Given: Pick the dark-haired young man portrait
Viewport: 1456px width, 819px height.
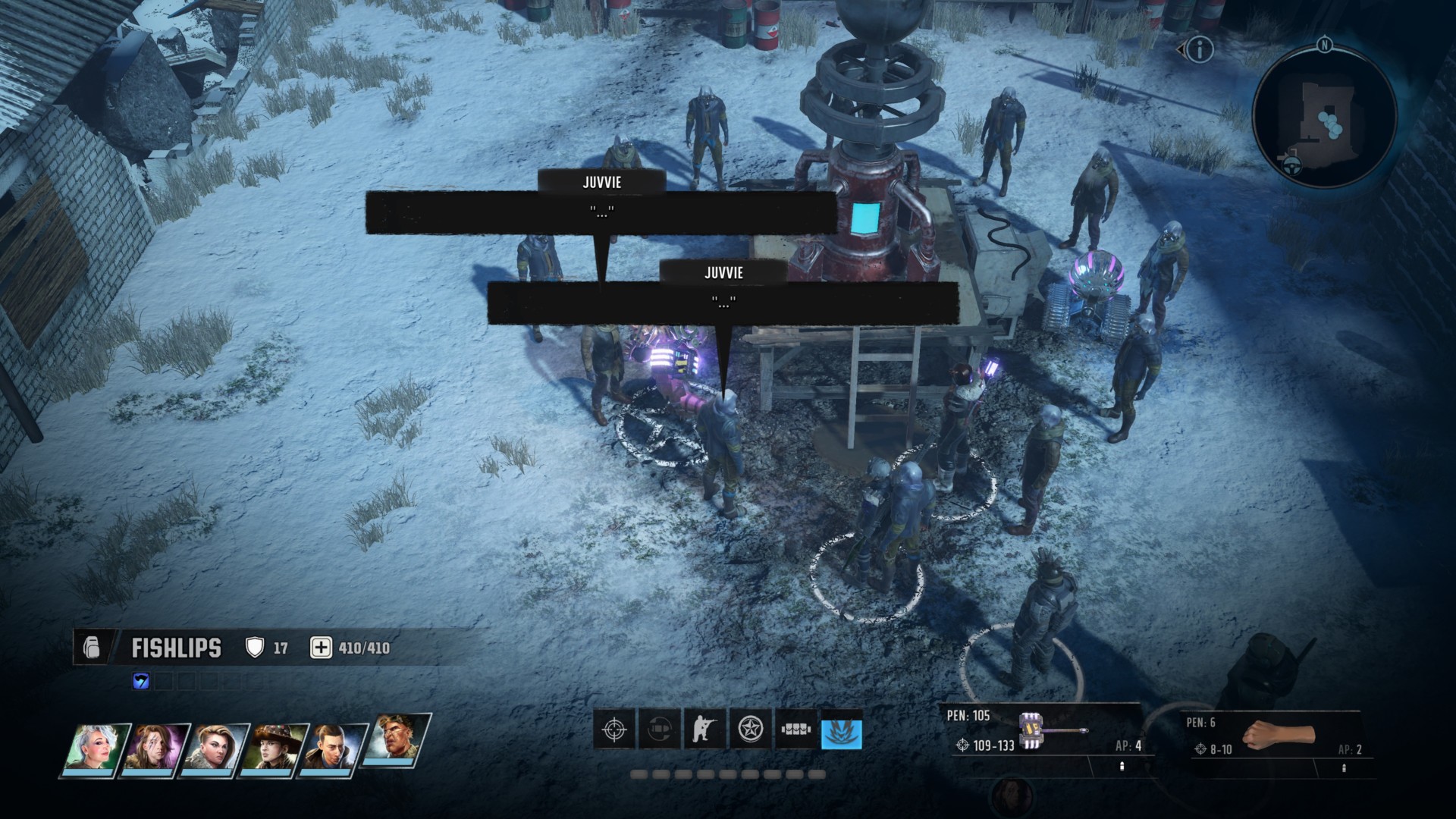Looking at the screenshot, I should click(334, 748).
